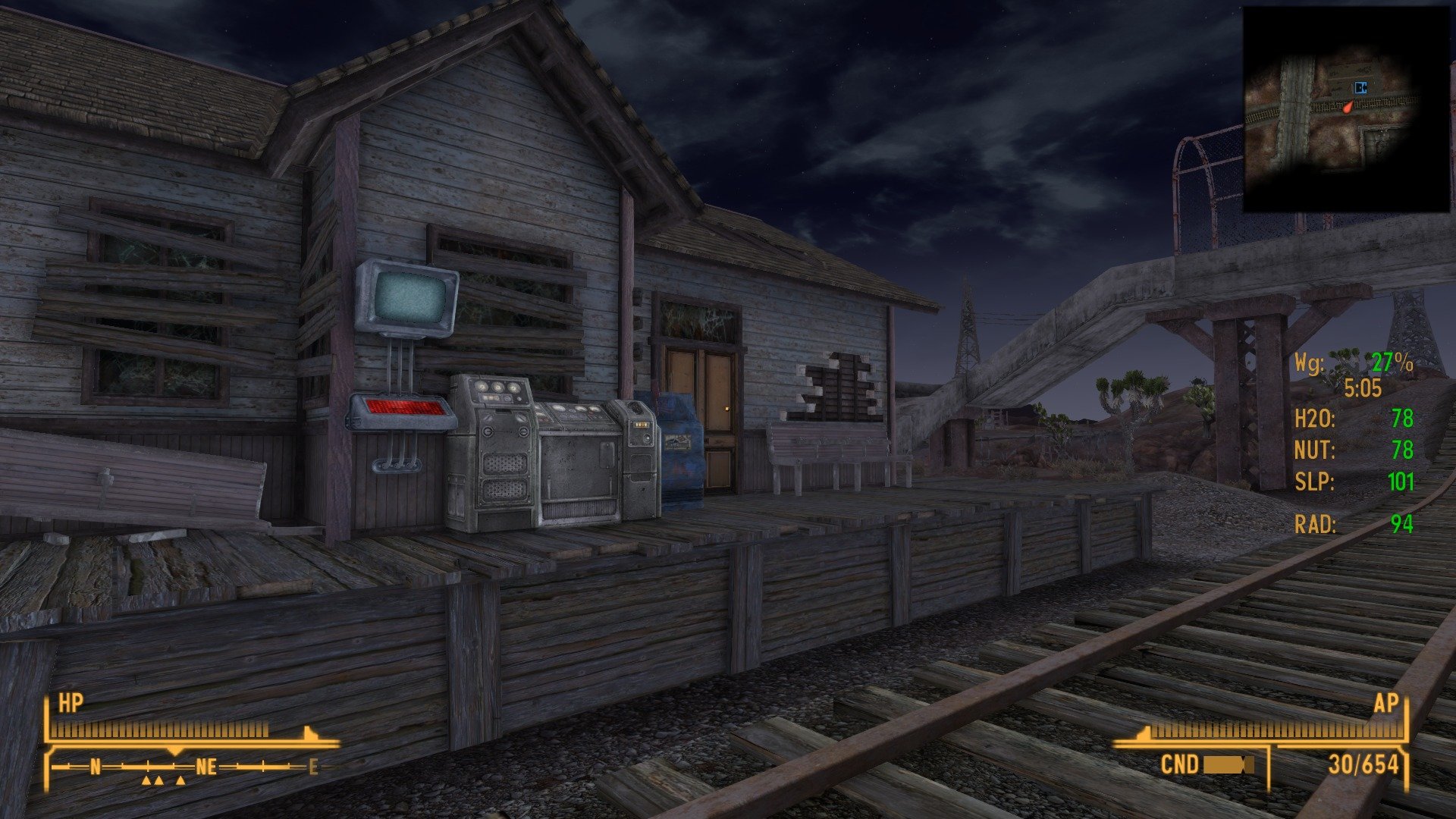
Task: Select the orange player arrow on the minimap
Action: pyautogui.click(x=1348, y=107)
